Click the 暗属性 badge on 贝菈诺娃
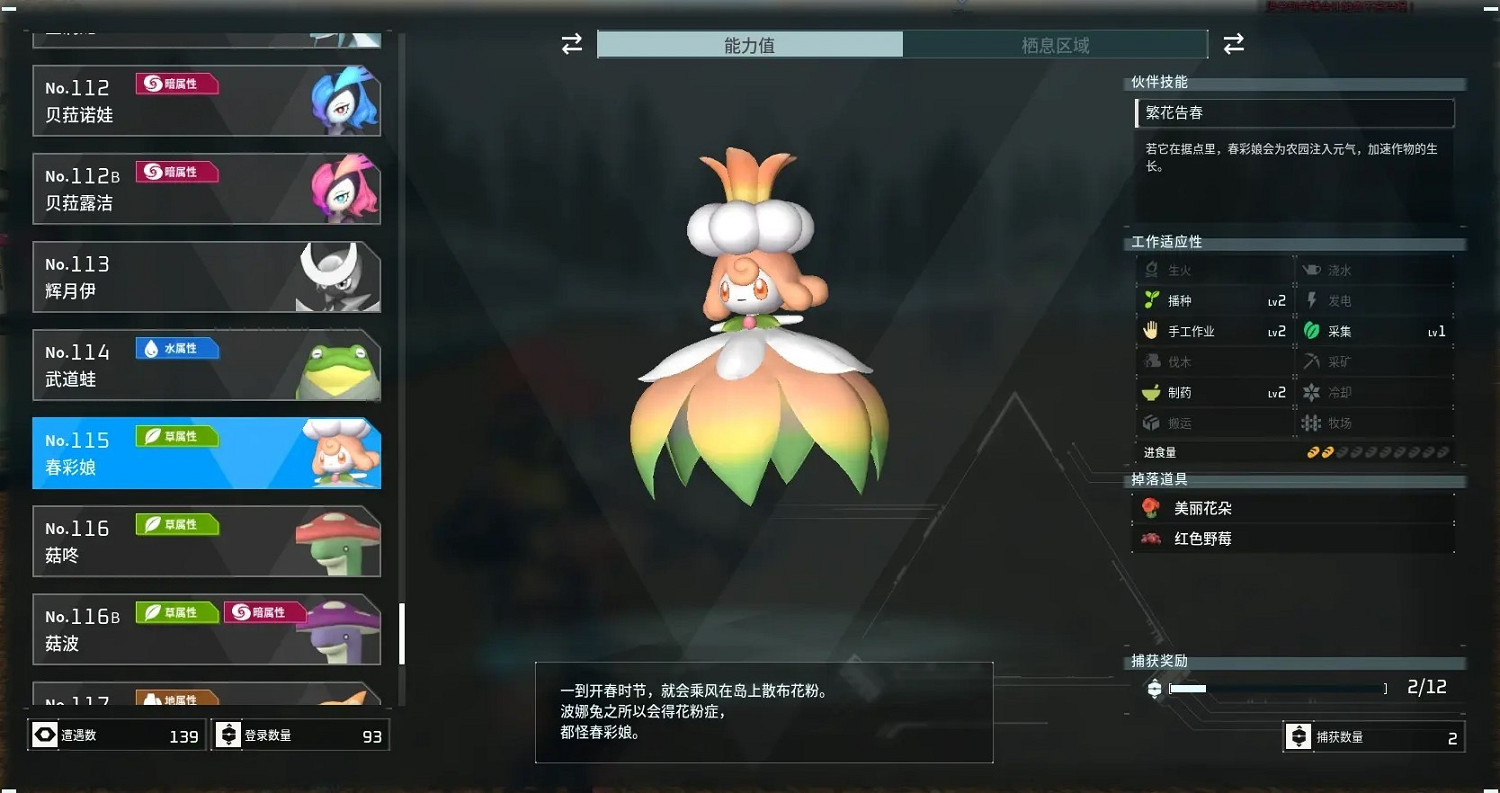 (176, 84)
